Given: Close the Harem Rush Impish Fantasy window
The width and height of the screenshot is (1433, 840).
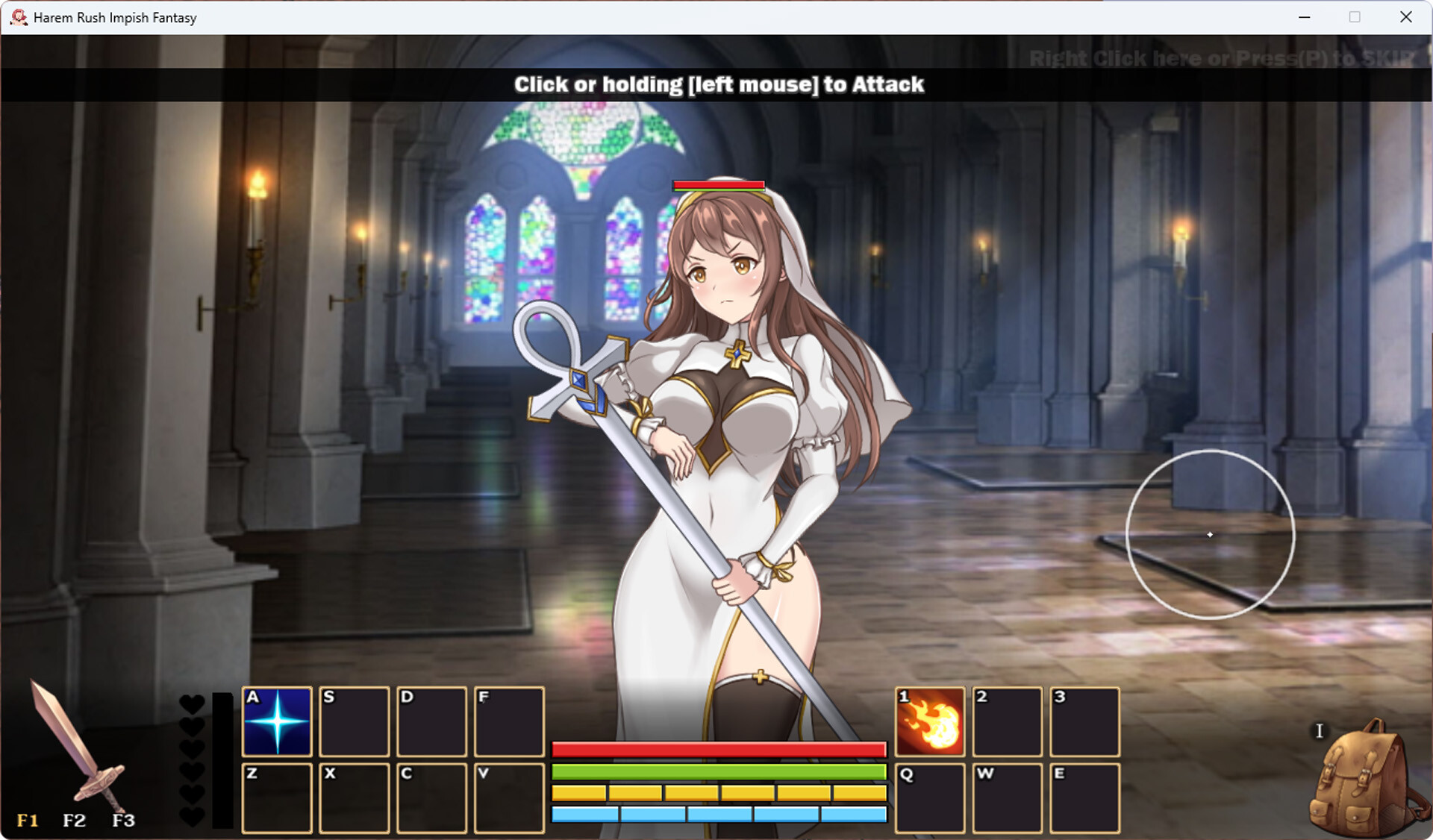Looking at the screenshot, I should click(x=1405, y=17).
